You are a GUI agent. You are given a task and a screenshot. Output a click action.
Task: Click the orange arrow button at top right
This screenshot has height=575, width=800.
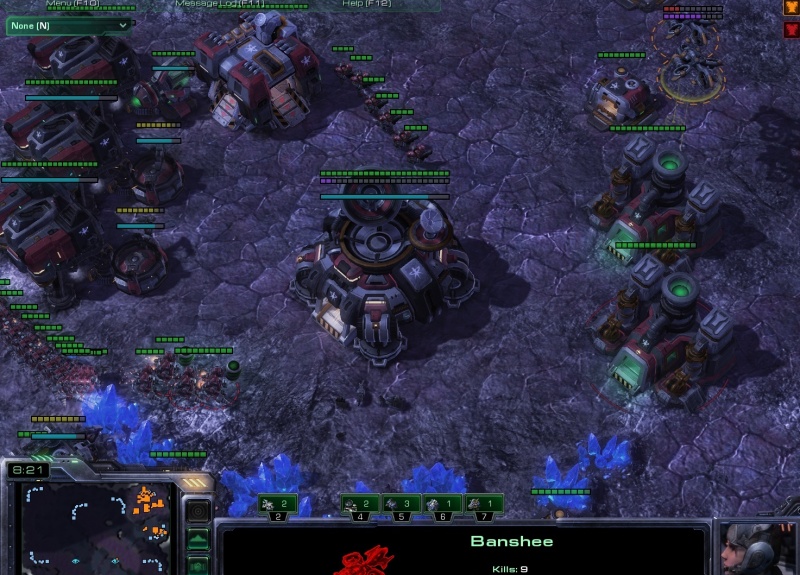click(791, 7)
